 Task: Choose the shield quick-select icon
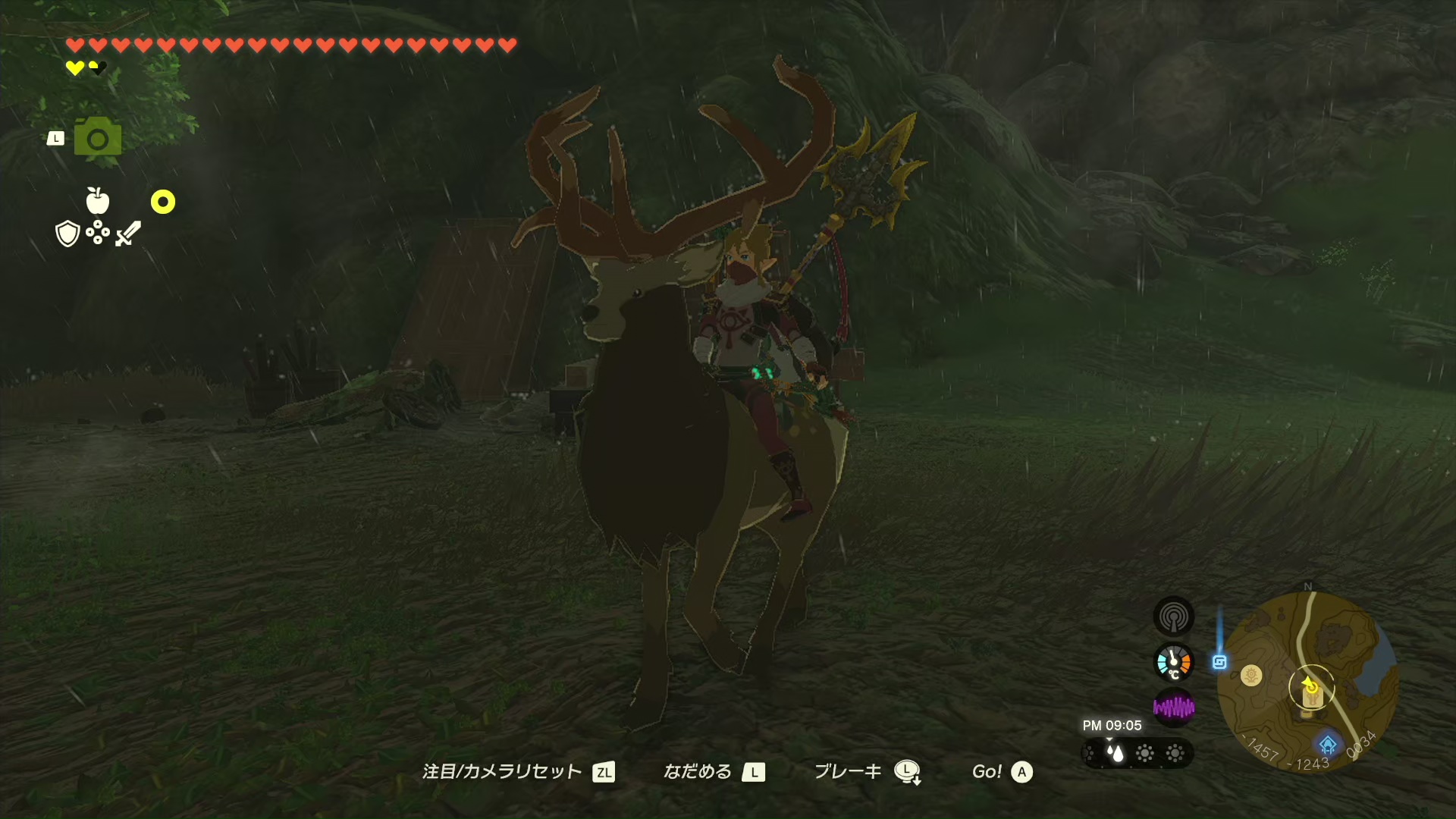[x=67, y=234]
